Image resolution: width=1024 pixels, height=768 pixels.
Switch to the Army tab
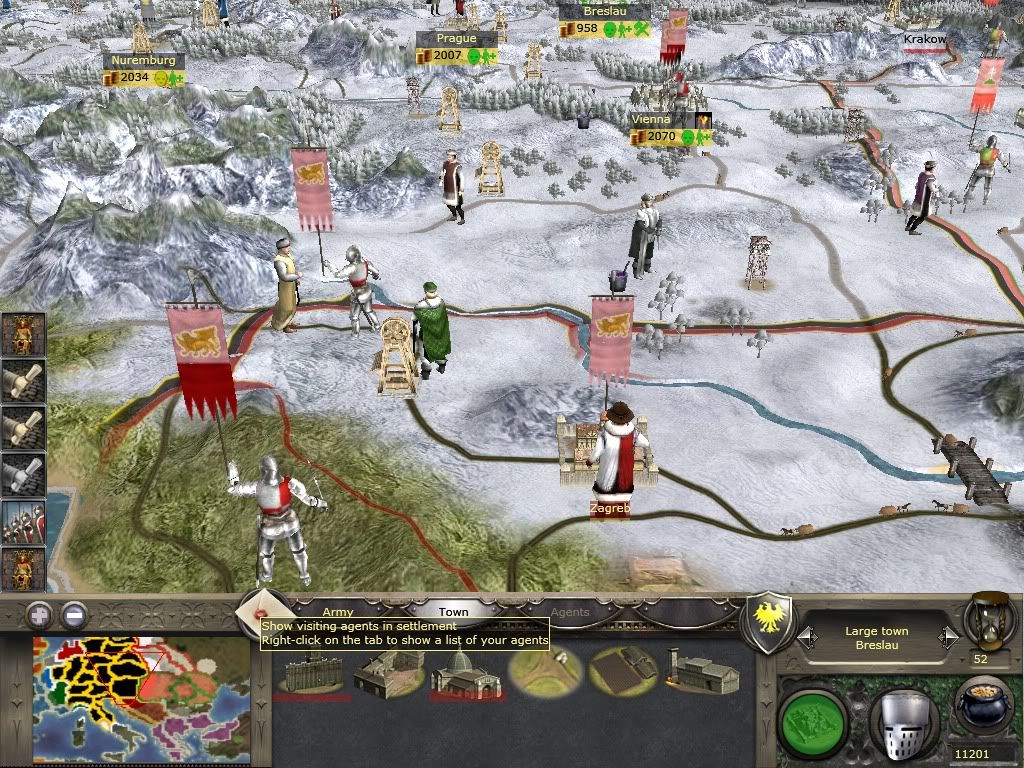click(338, 611)
